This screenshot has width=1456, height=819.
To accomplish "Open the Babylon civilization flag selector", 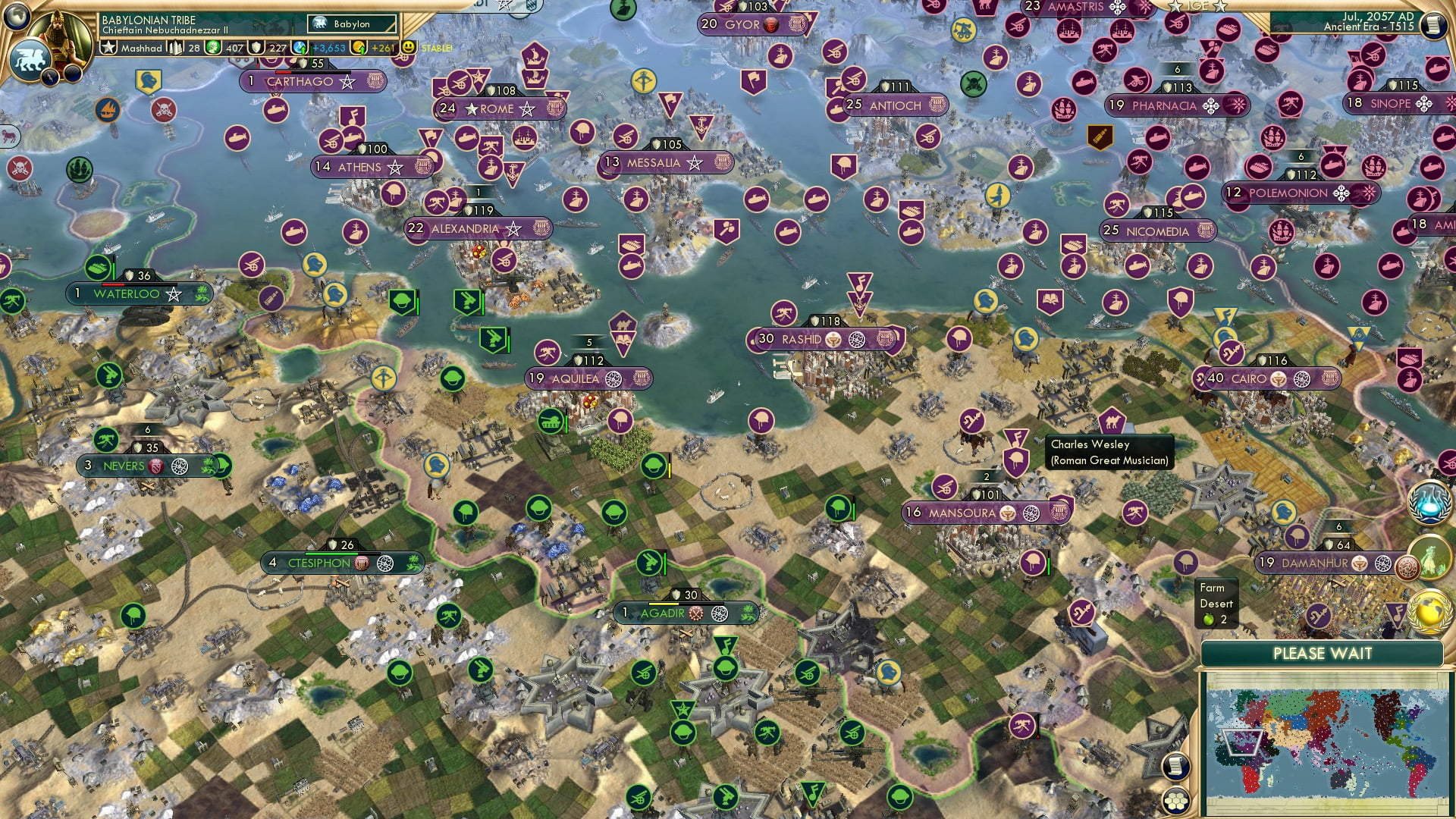I will point(350,24).
